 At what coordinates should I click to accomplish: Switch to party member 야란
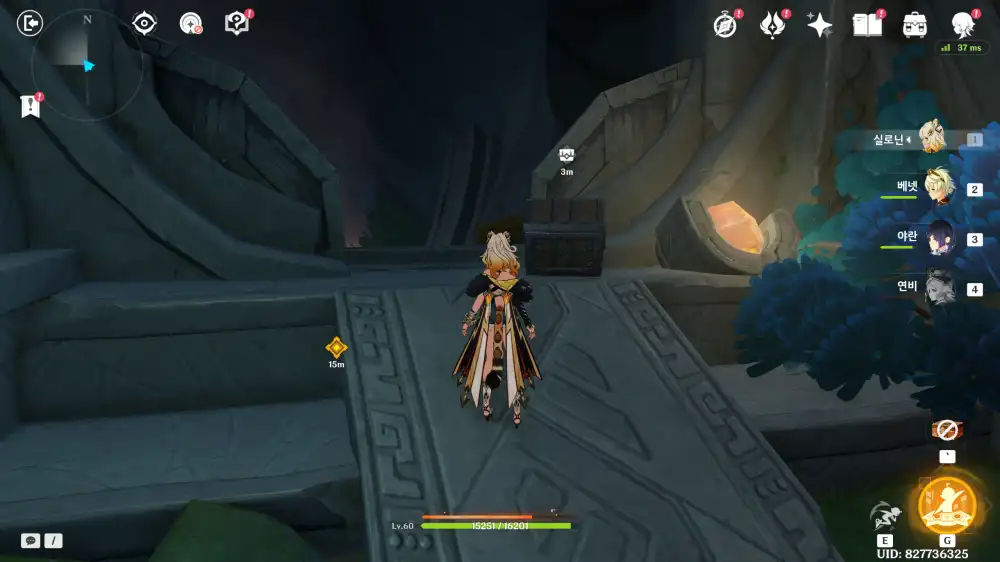click(941, 238)
